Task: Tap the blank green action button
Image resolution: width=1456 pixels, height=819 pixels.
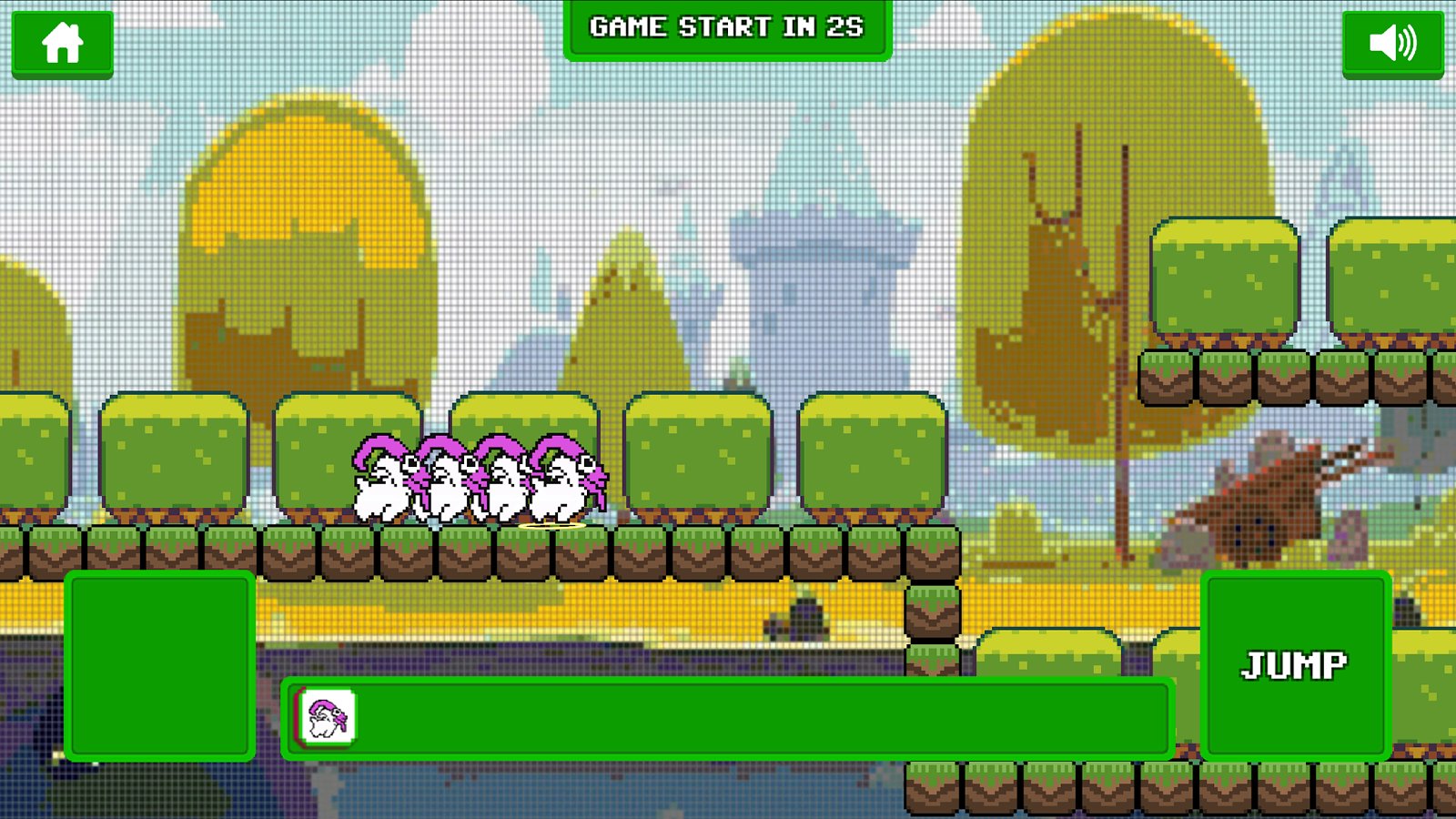Action: (x=159, y=665)
